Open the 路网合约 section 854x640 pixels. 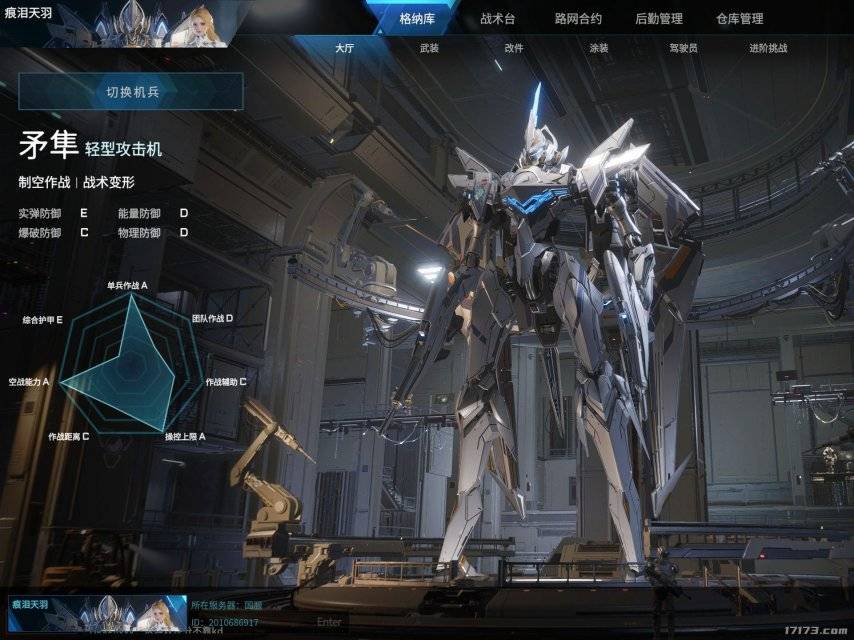point(578,18)
